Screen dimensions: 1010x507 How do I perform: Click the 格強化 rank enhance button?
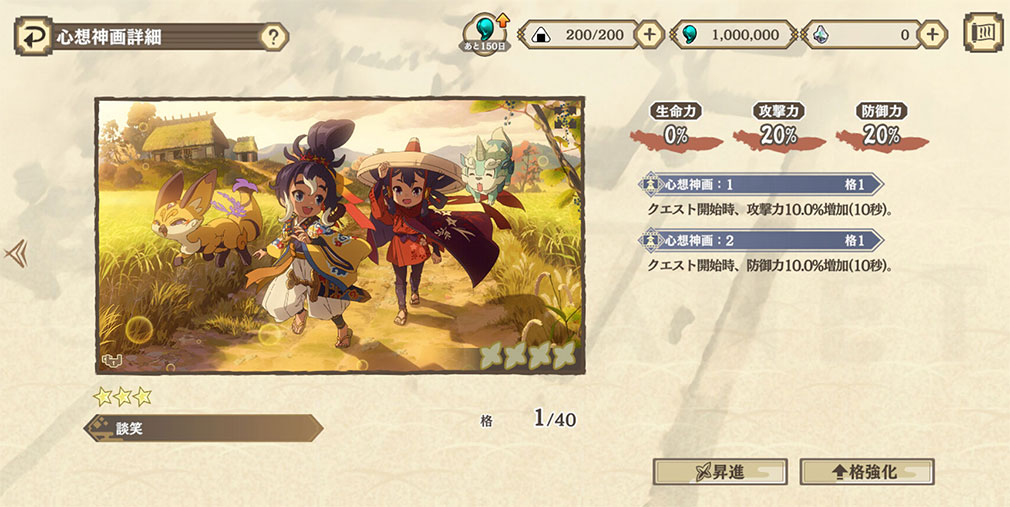tap(867, 472)
